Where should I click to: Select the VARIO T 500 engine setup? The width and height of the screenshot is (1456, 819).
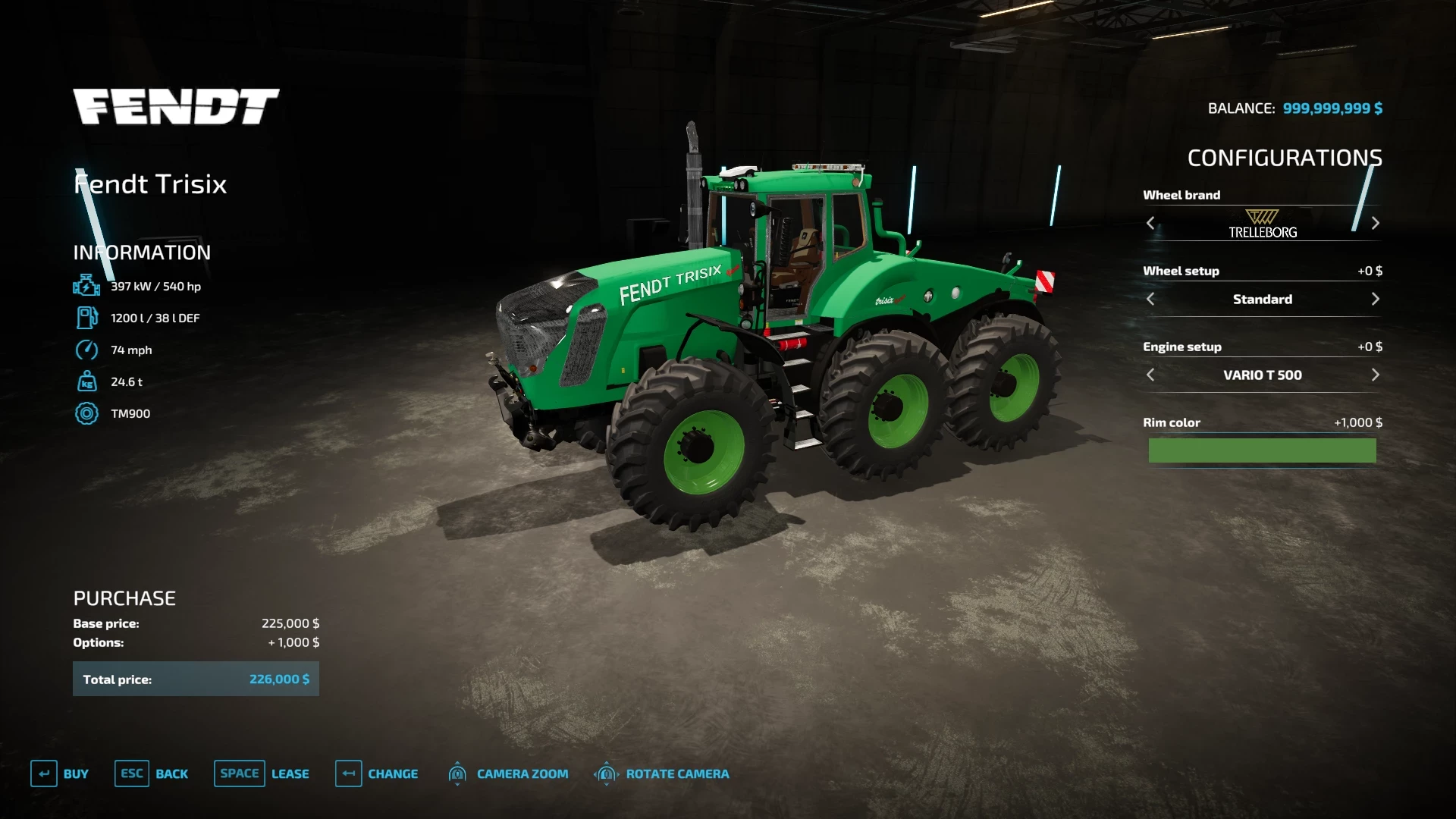(x=1262, y=375)
